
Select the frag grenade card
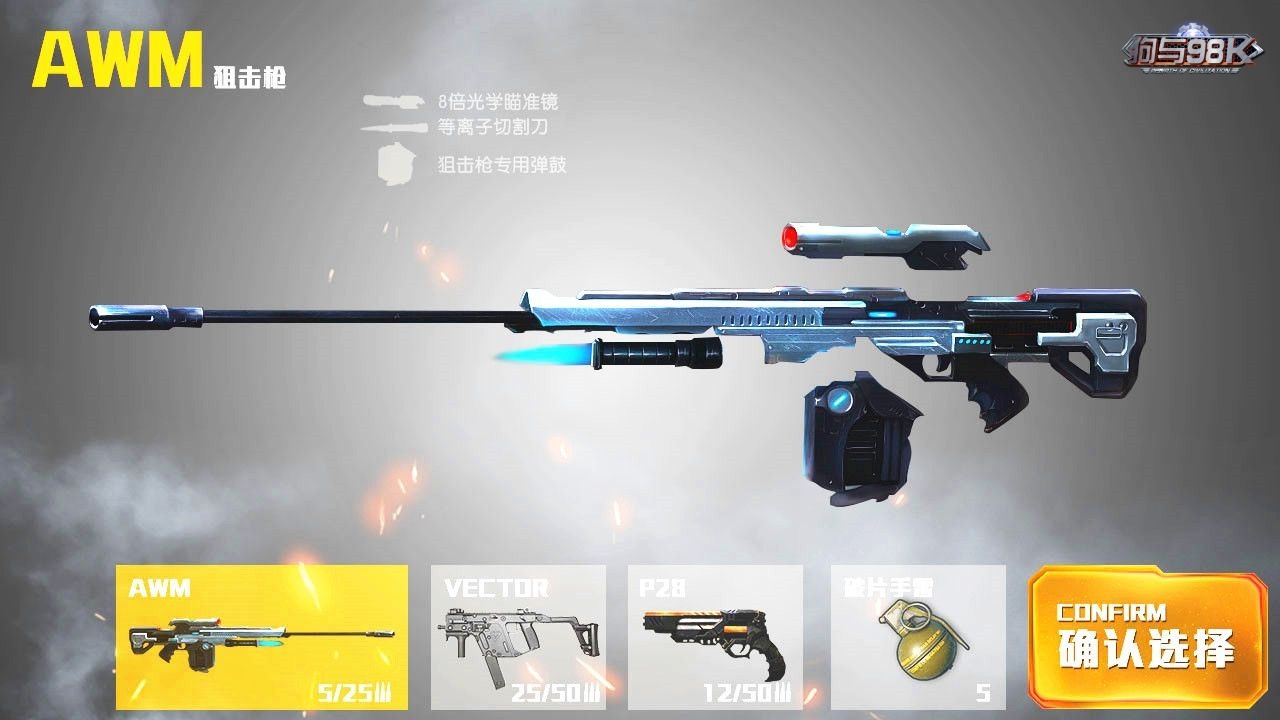(x=918, y=637)
